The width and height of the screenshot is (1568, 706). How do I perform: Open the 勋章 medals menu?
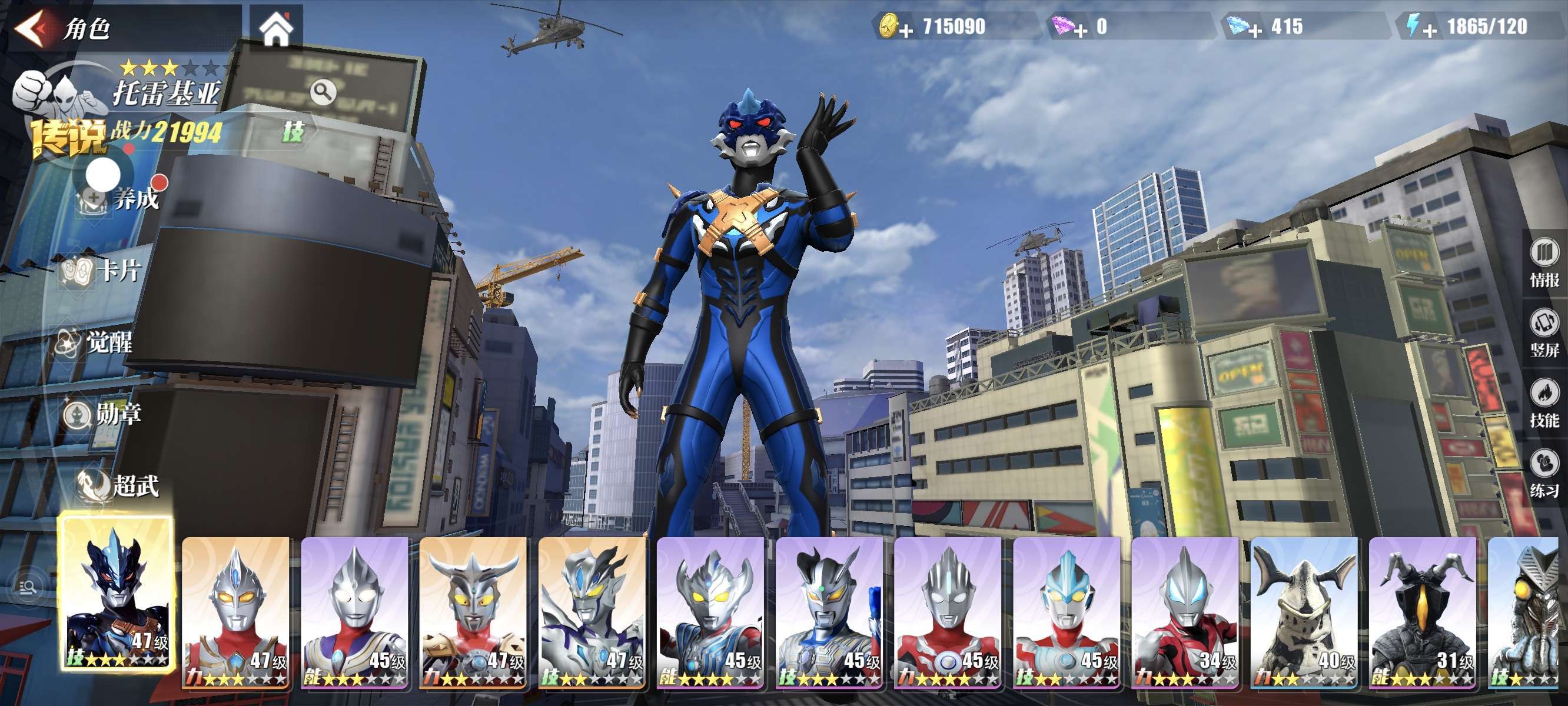pyautogui.click(x=104, y=414)
